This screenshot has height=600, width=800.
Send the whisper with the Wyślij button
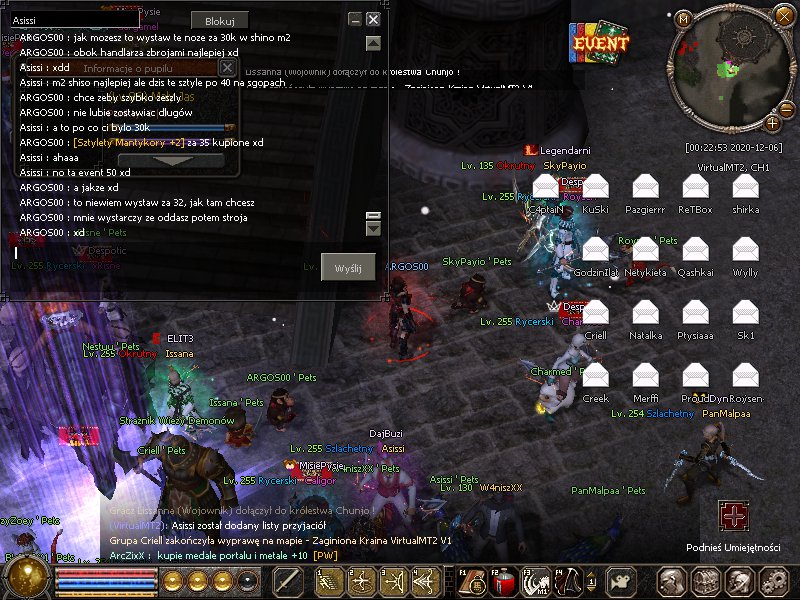point(349,268)
